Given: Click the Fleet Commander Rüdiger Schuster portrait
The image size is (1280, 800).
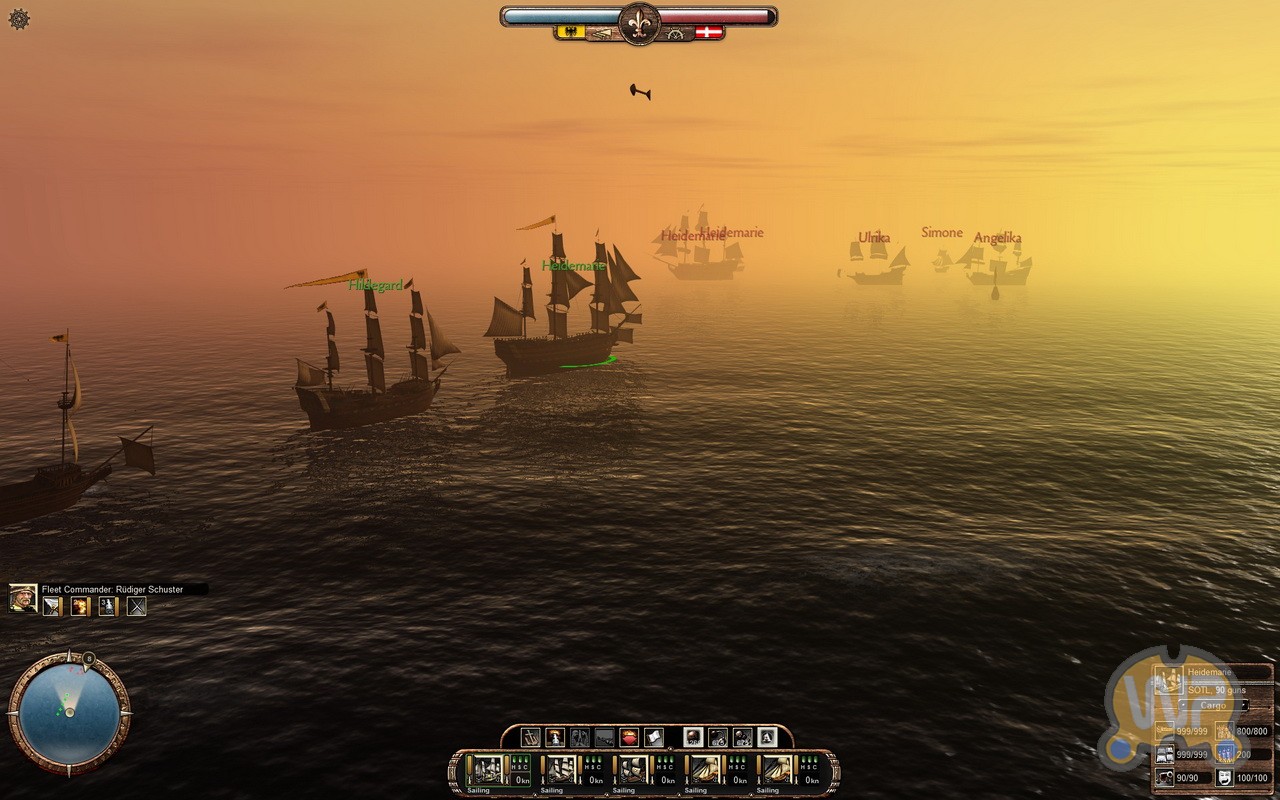Looking at the screenshot, I should tap(23, 598).
